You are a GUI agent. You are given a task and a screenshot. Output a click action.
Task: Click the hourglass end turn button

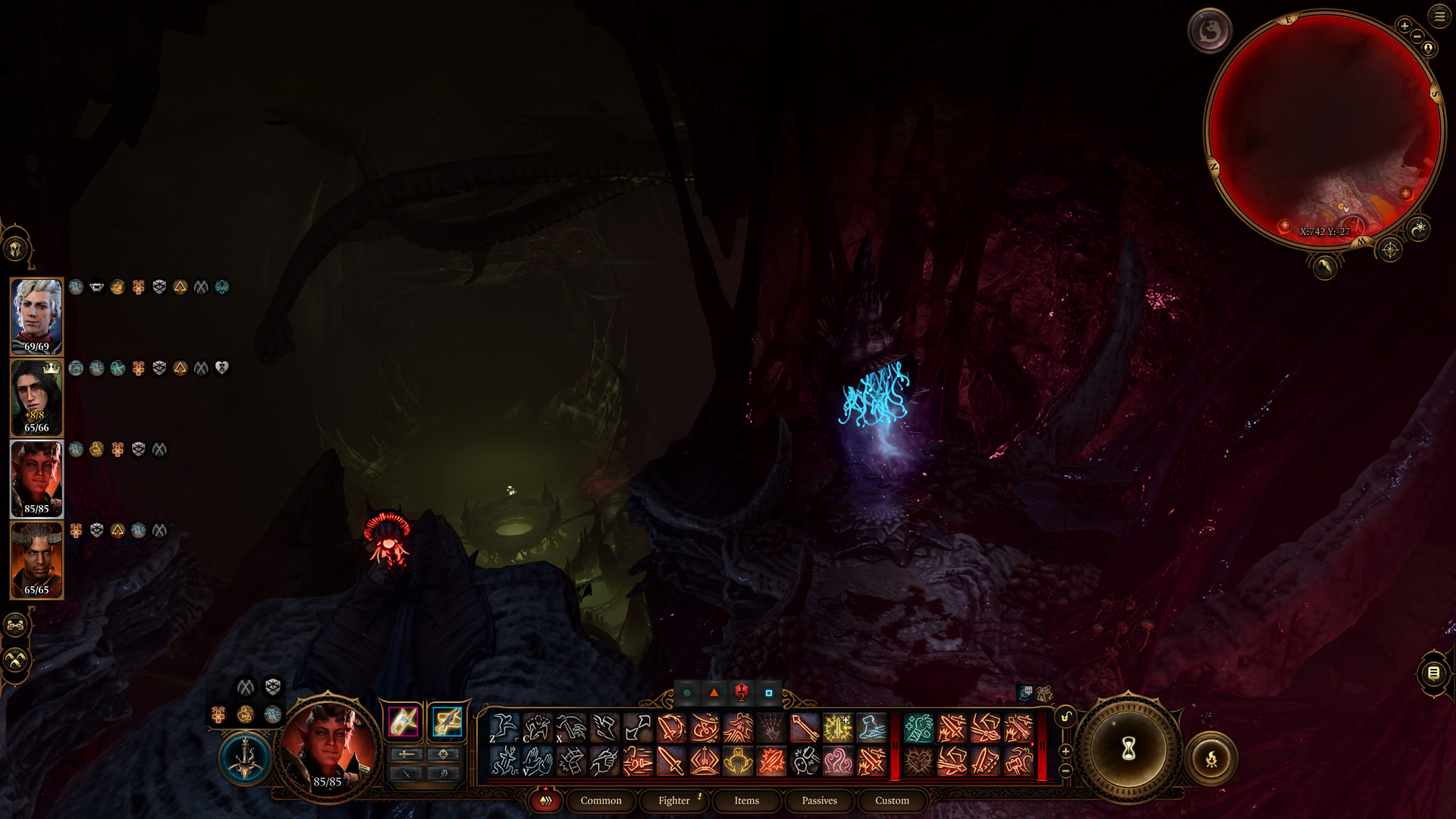(x=1128, y=750)
